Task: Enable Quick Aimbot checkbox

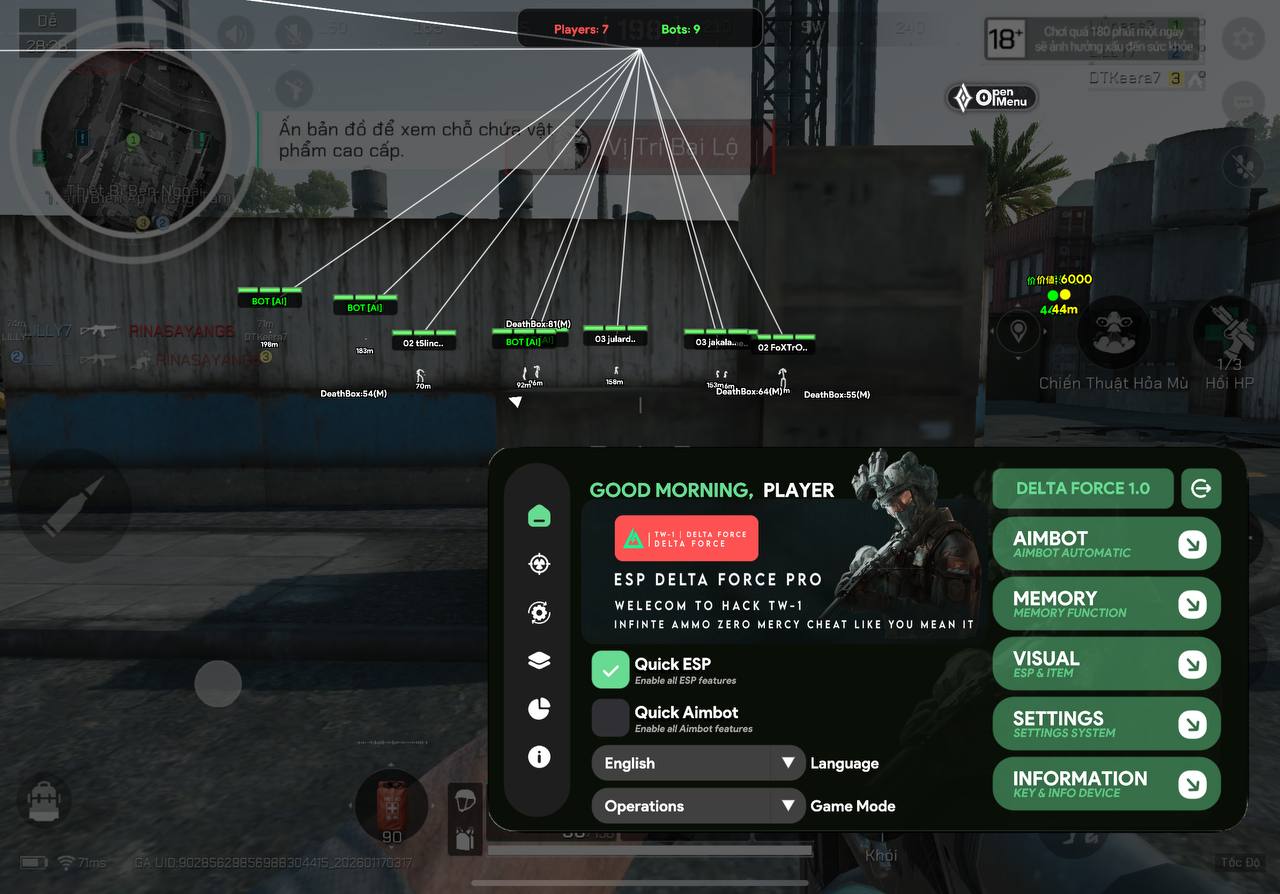Action: coord(610,716)
